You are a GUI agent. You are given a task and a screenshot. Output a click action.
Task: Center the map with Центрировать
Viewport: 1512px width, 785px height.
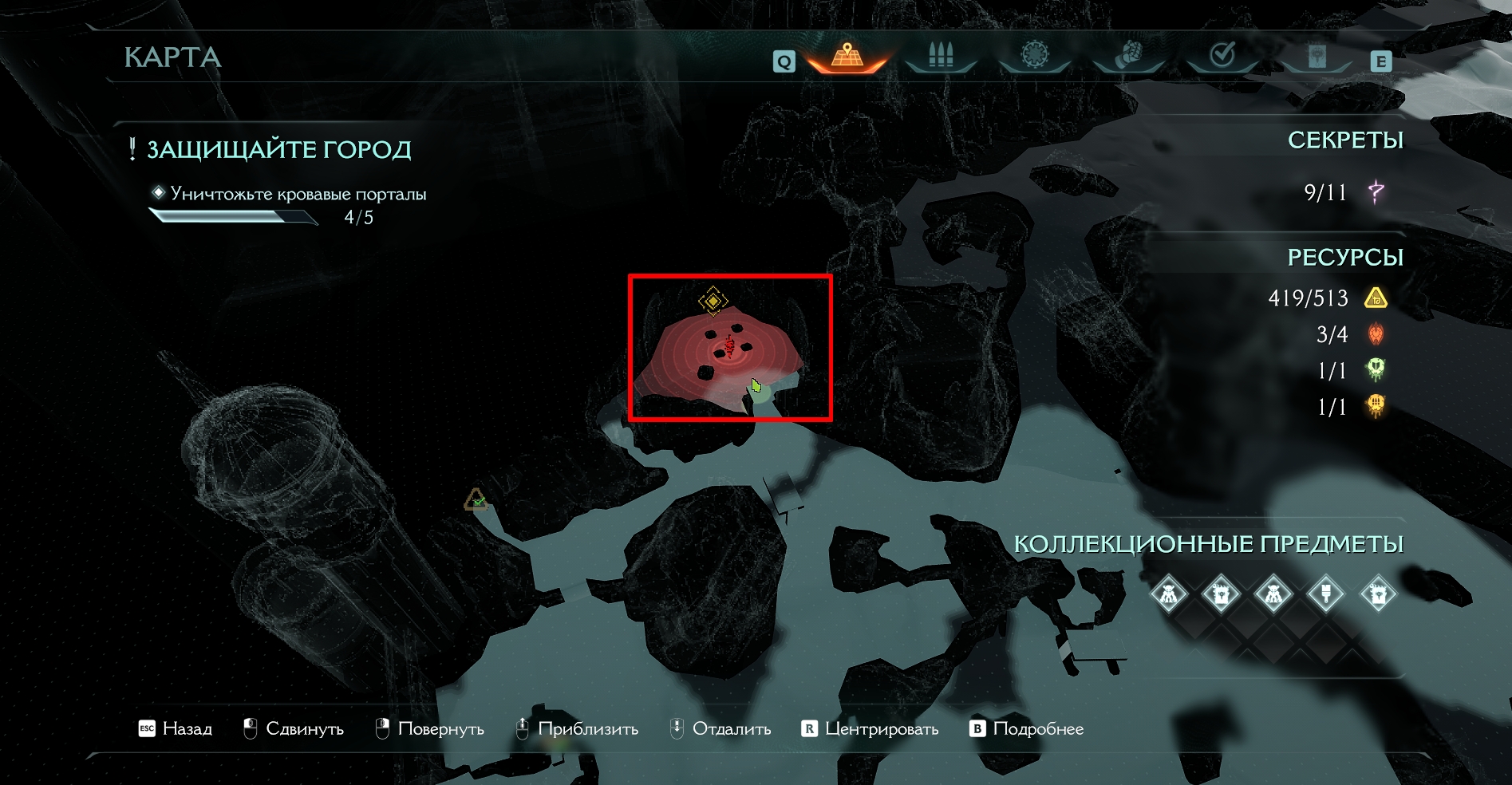tap(870, 728)
